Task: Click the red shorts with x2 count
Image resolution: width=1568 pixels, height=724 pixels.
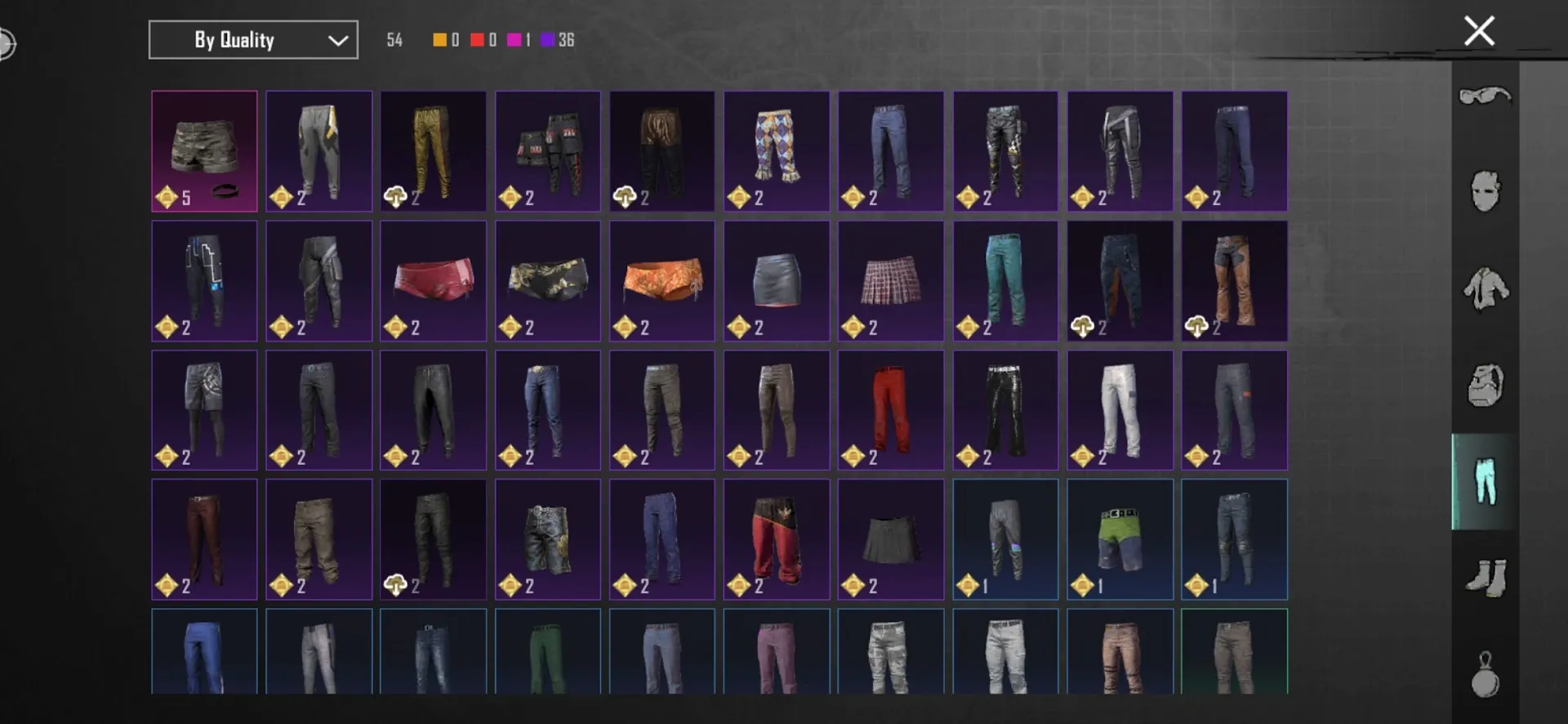Action: click(x=433, y=280)
